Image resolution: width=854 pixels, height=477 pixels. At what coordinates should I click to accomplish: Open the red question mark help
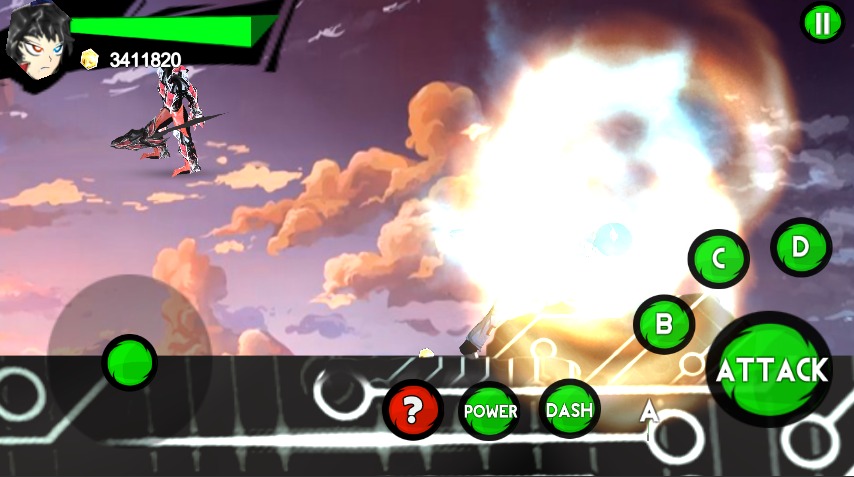(413, 410)
